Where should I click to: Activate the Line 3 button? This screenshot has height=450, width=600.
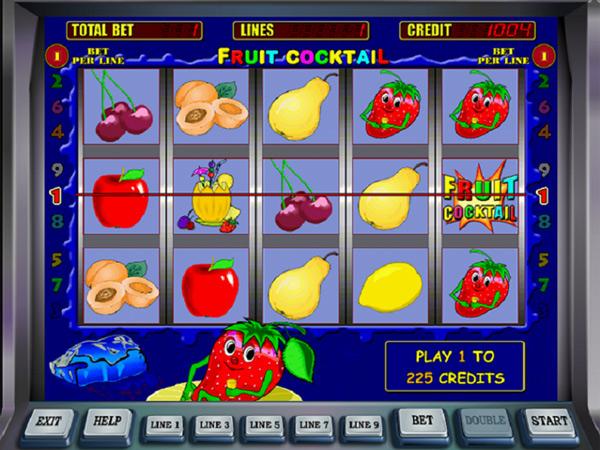tap(213, 425)
